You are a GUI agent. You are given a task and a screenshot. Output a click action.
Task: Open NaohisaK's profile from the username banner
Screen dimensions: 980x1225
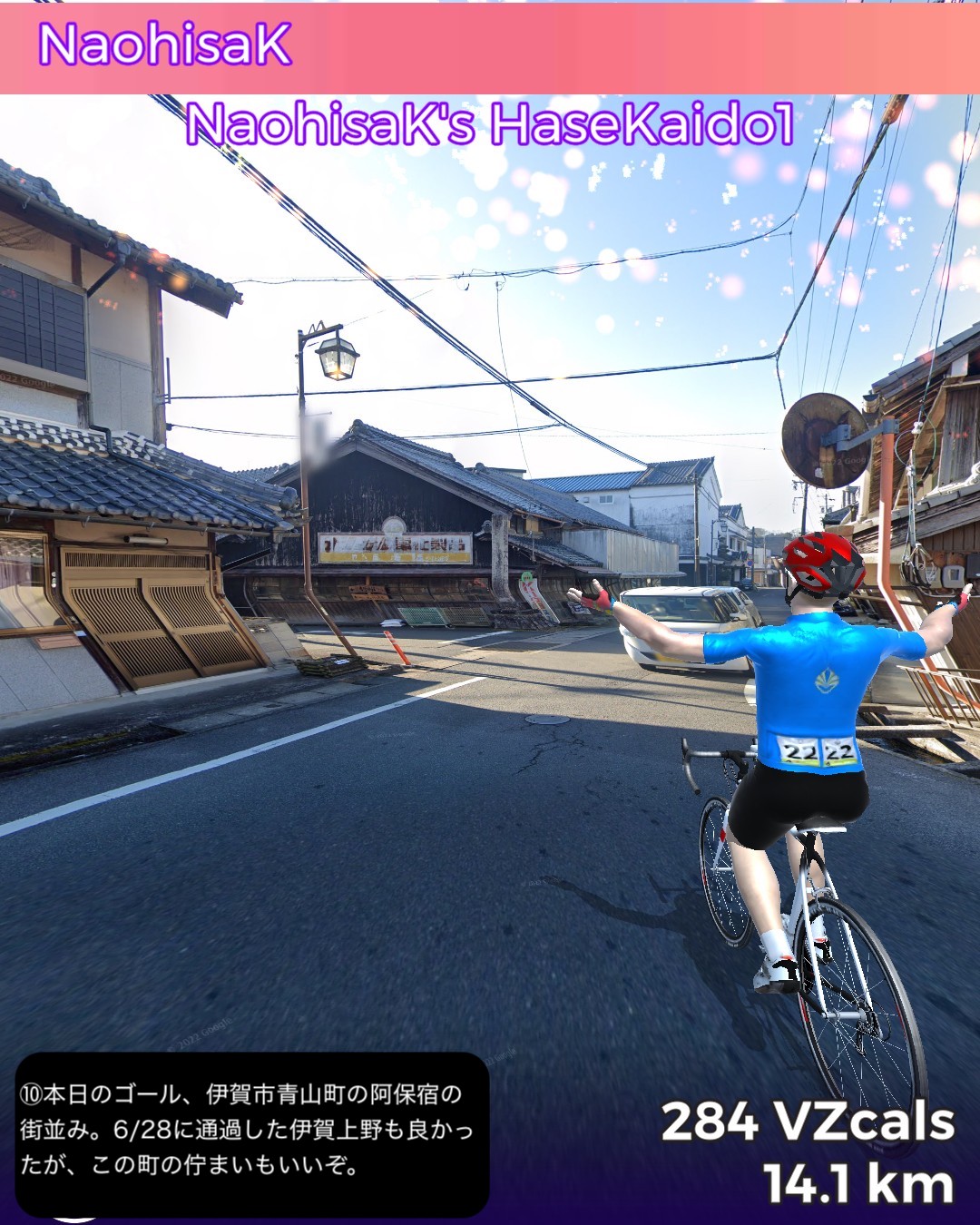[x=164, y=45]
